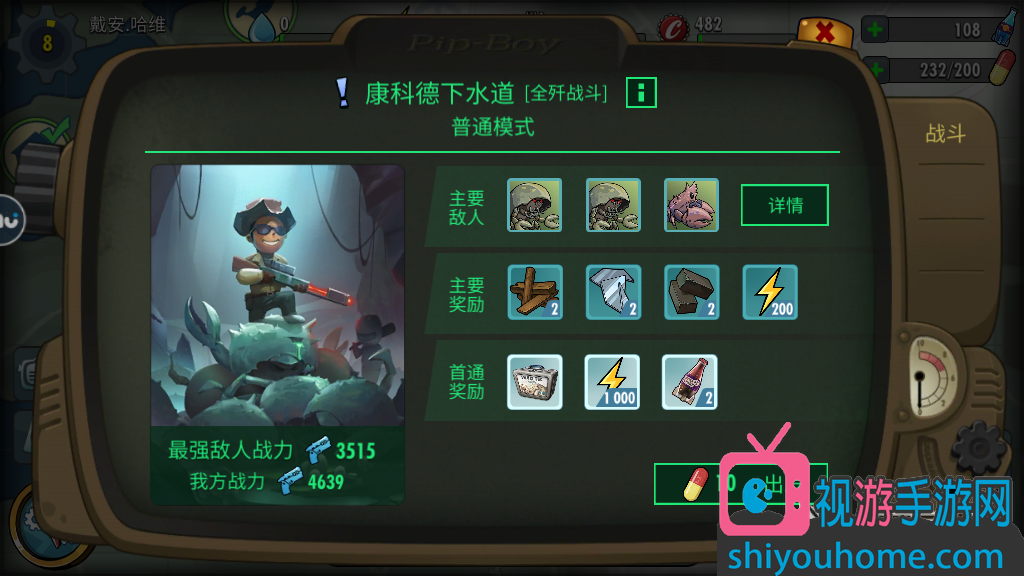Viewport: 1024px width, 576px height.
Task: Add more stamina pills with plus button
Action: click(x=874, y=70)
